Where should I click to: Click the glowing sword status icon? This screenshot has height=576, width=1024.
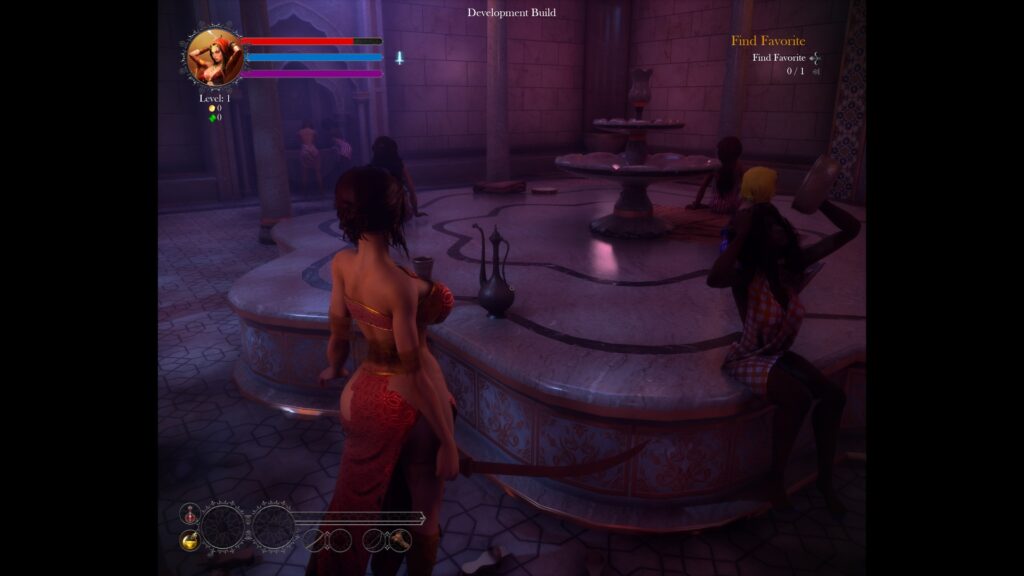tap(399, 58)
